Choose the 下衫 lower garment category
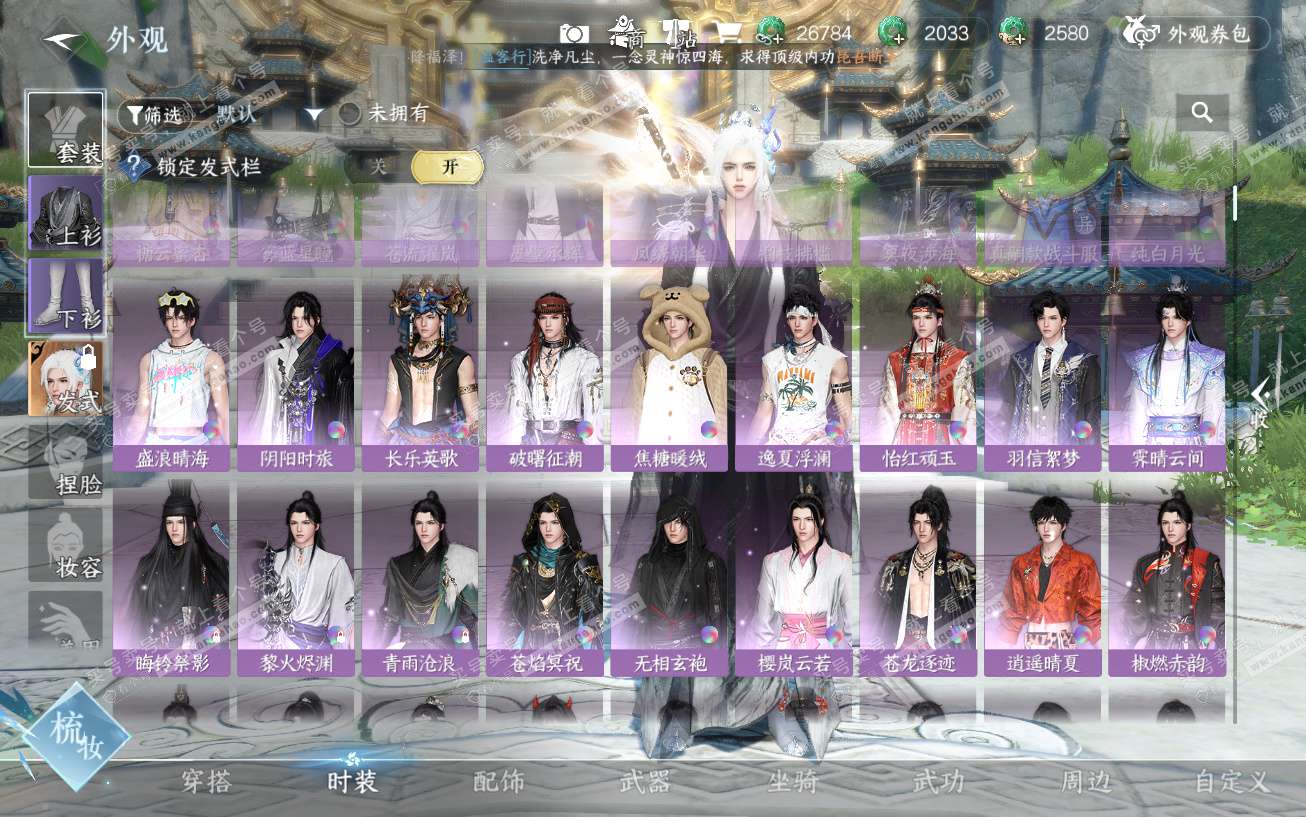 tap(66, 296)
